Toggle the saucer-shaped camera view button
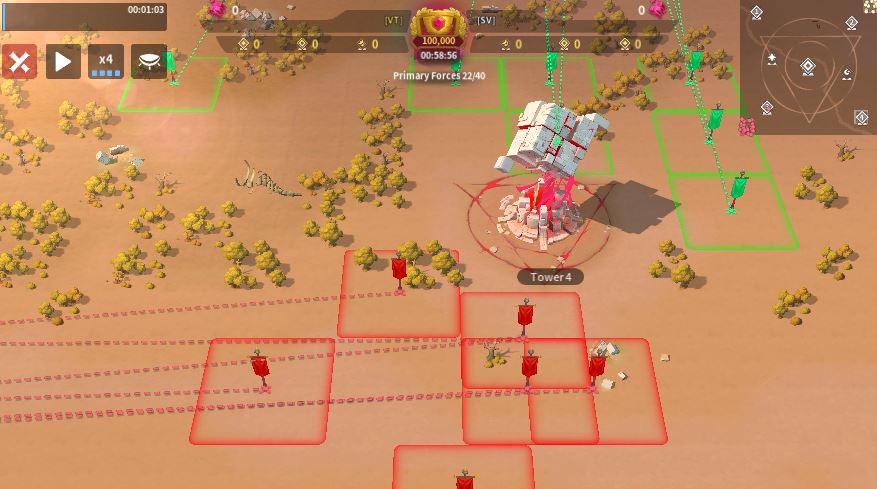This screenshot has width=877, height=489. click(x=149, y=62)
